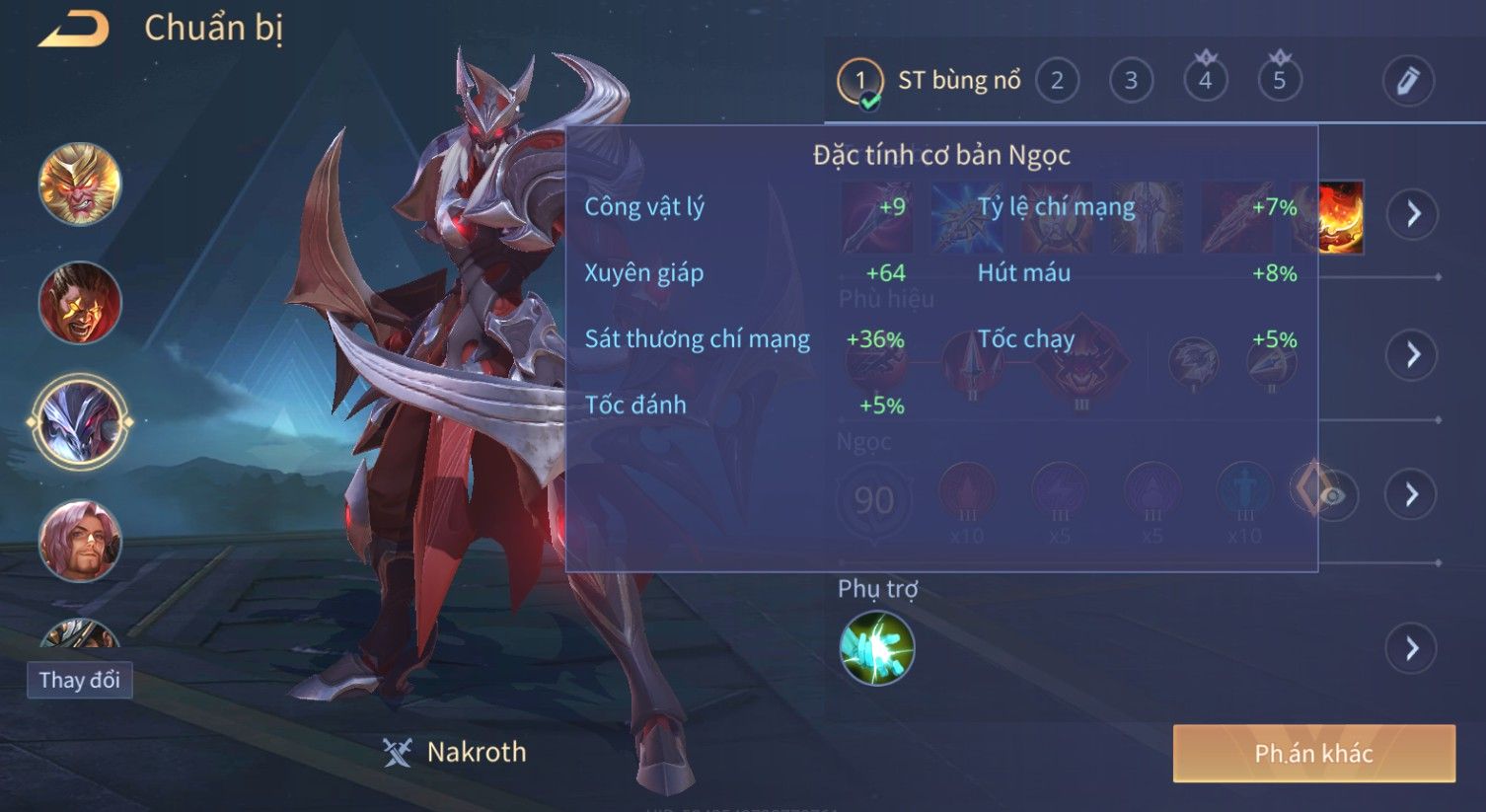The image size is (1486, 812).
Task: Go back using the return arrow
Action: point(74,29)
